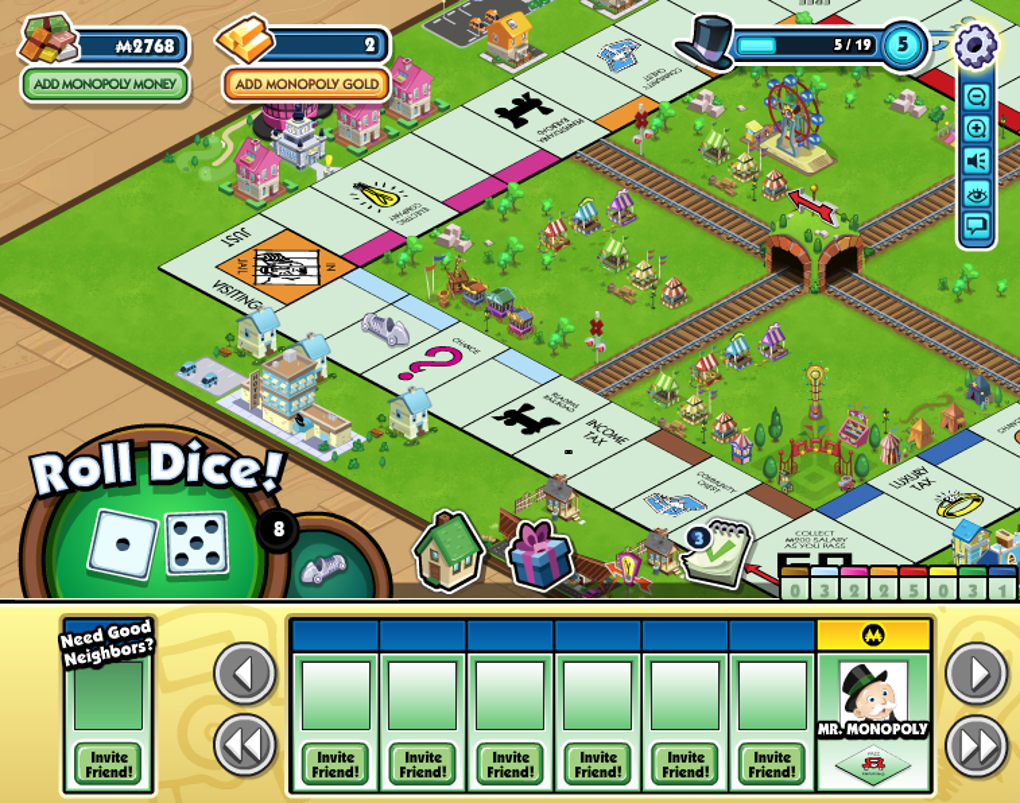This screenshot has width=1020, height=803.
Task: Show next neighbors with single right arrow
Action: 976,673
